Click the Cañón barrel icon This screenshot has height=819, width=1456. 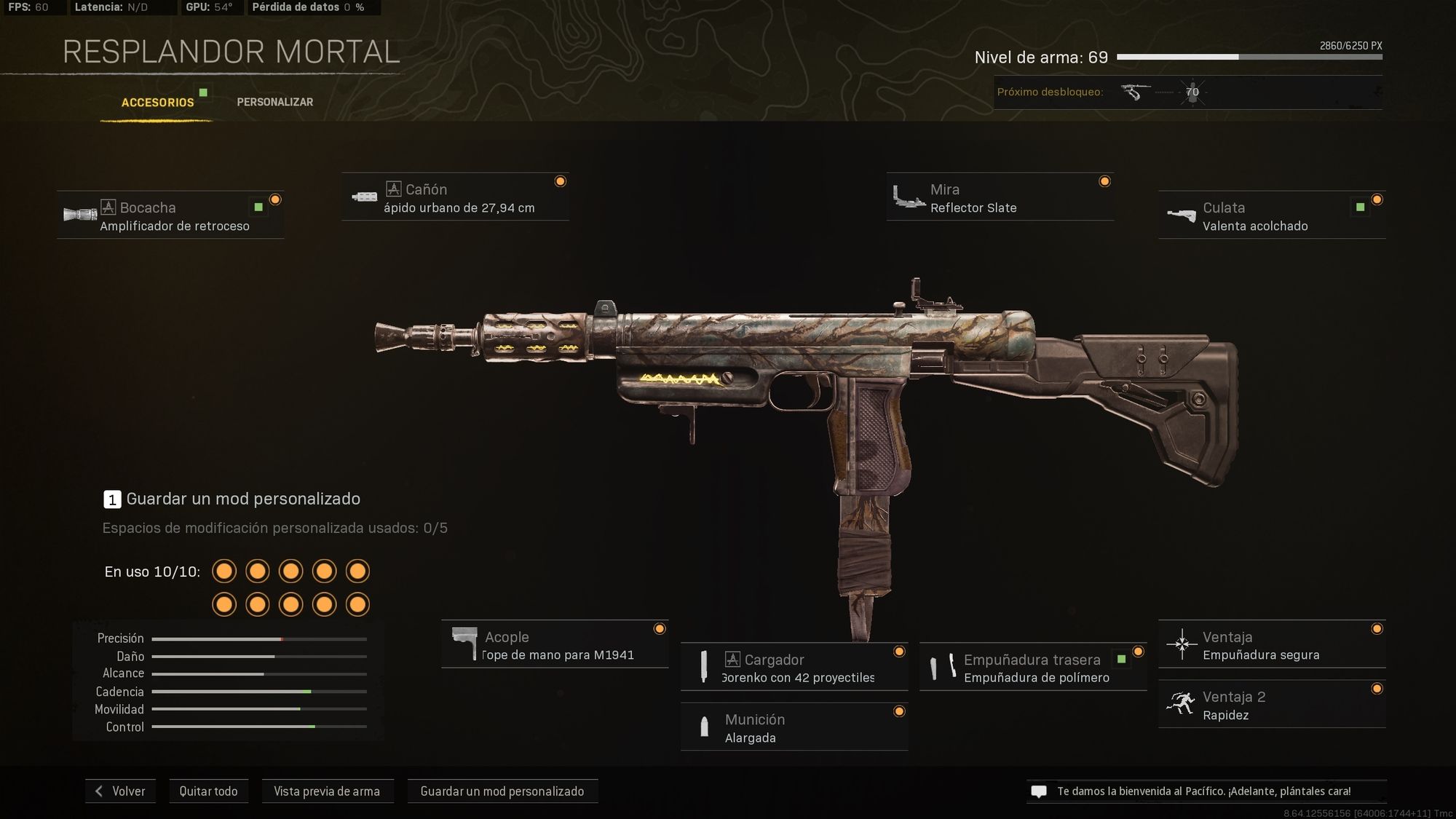[365, 195]
